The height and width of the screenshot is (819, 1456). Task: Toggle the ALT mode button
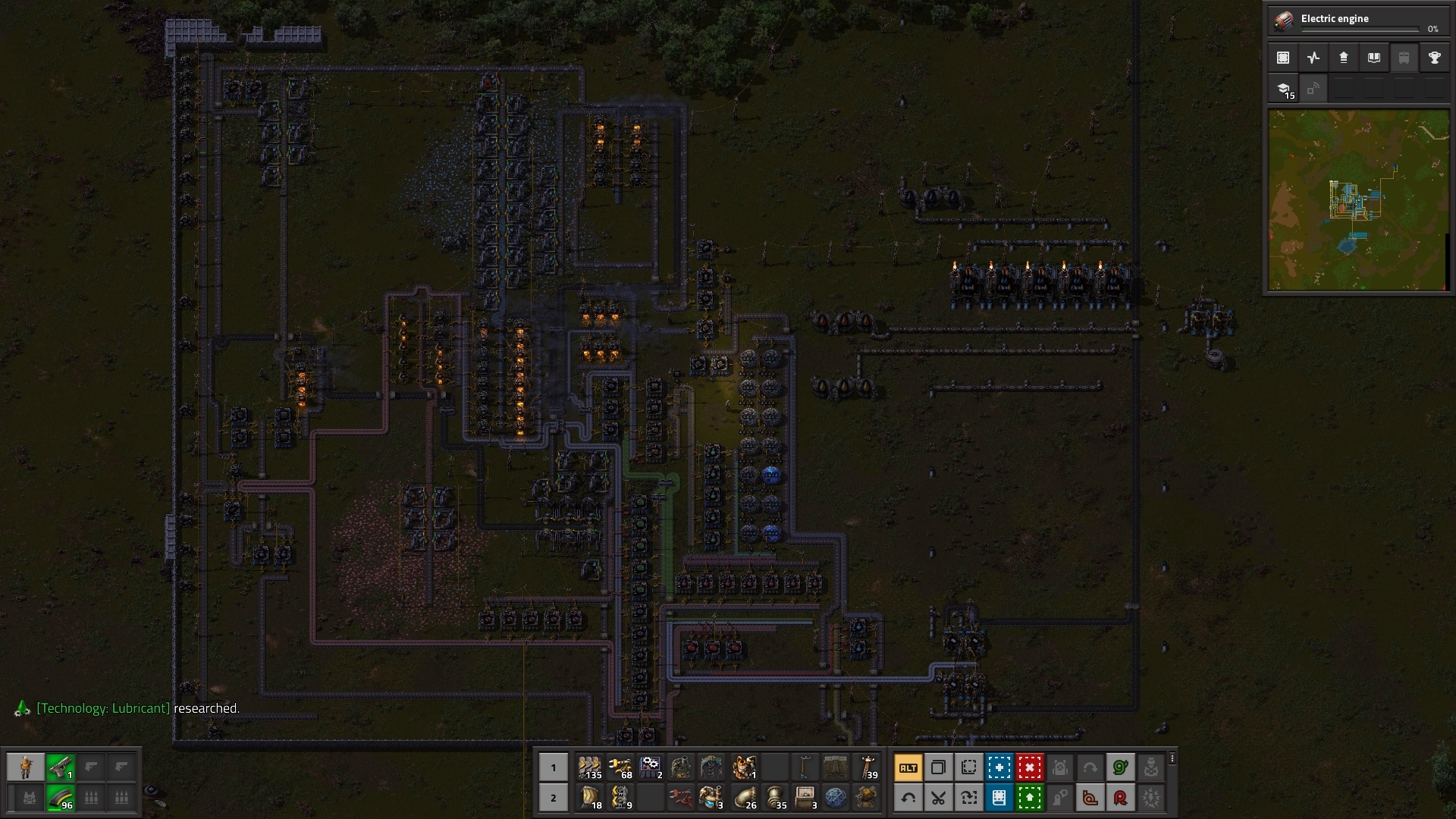click(x=908, y=767)
